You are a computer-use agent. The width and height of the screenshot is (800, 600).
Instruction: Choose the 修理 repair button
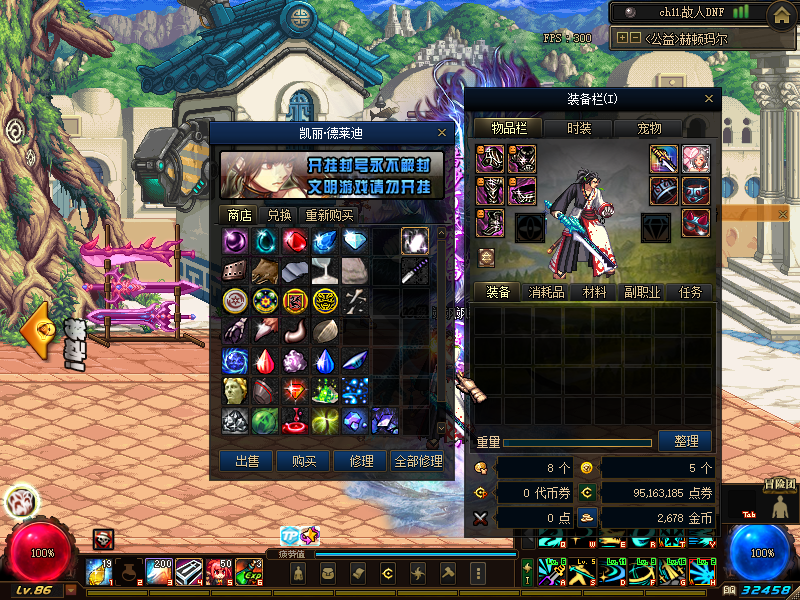[360, 461]
